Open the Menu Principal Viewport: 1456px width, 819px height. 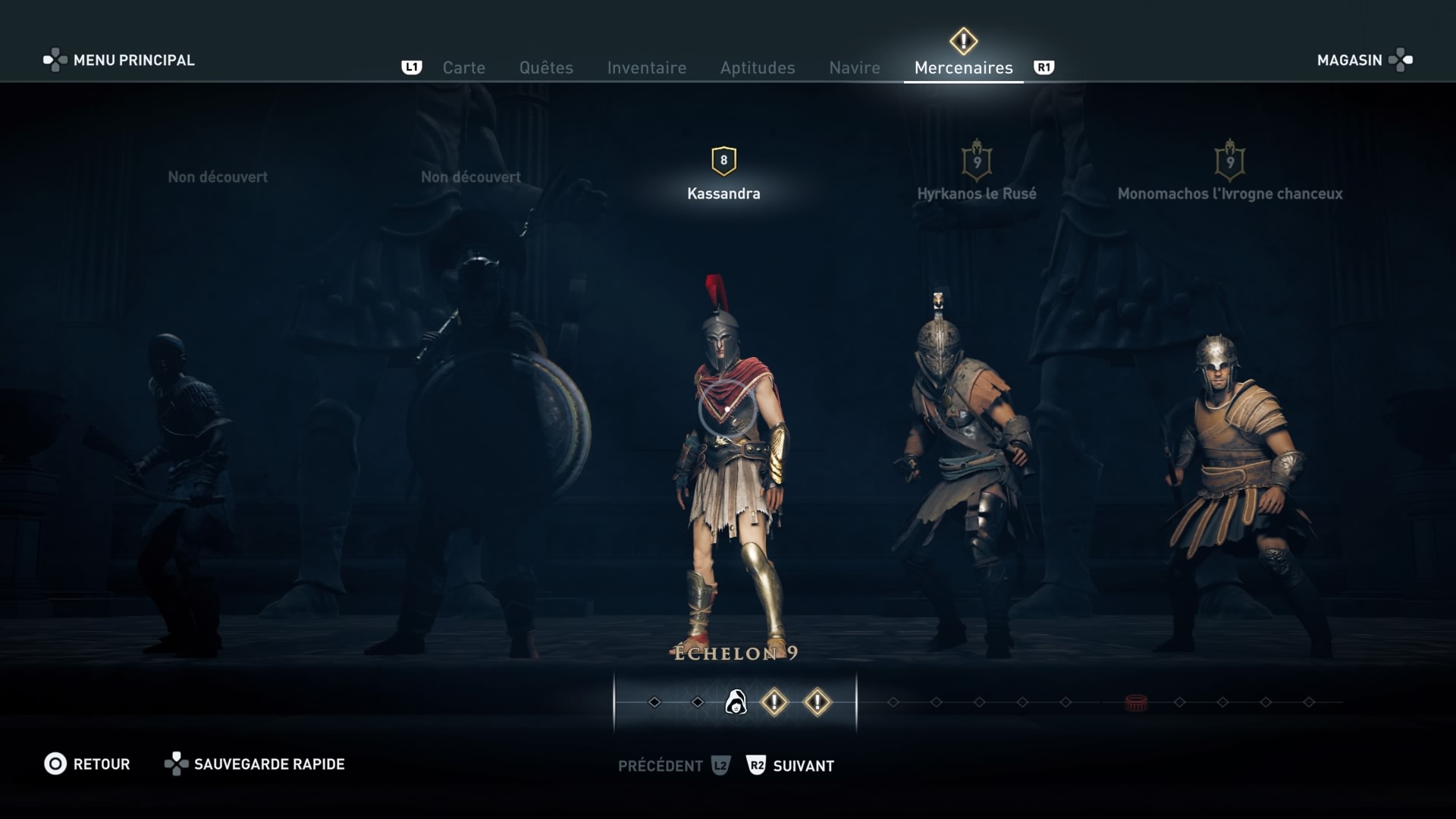click(x=119, y=60)
